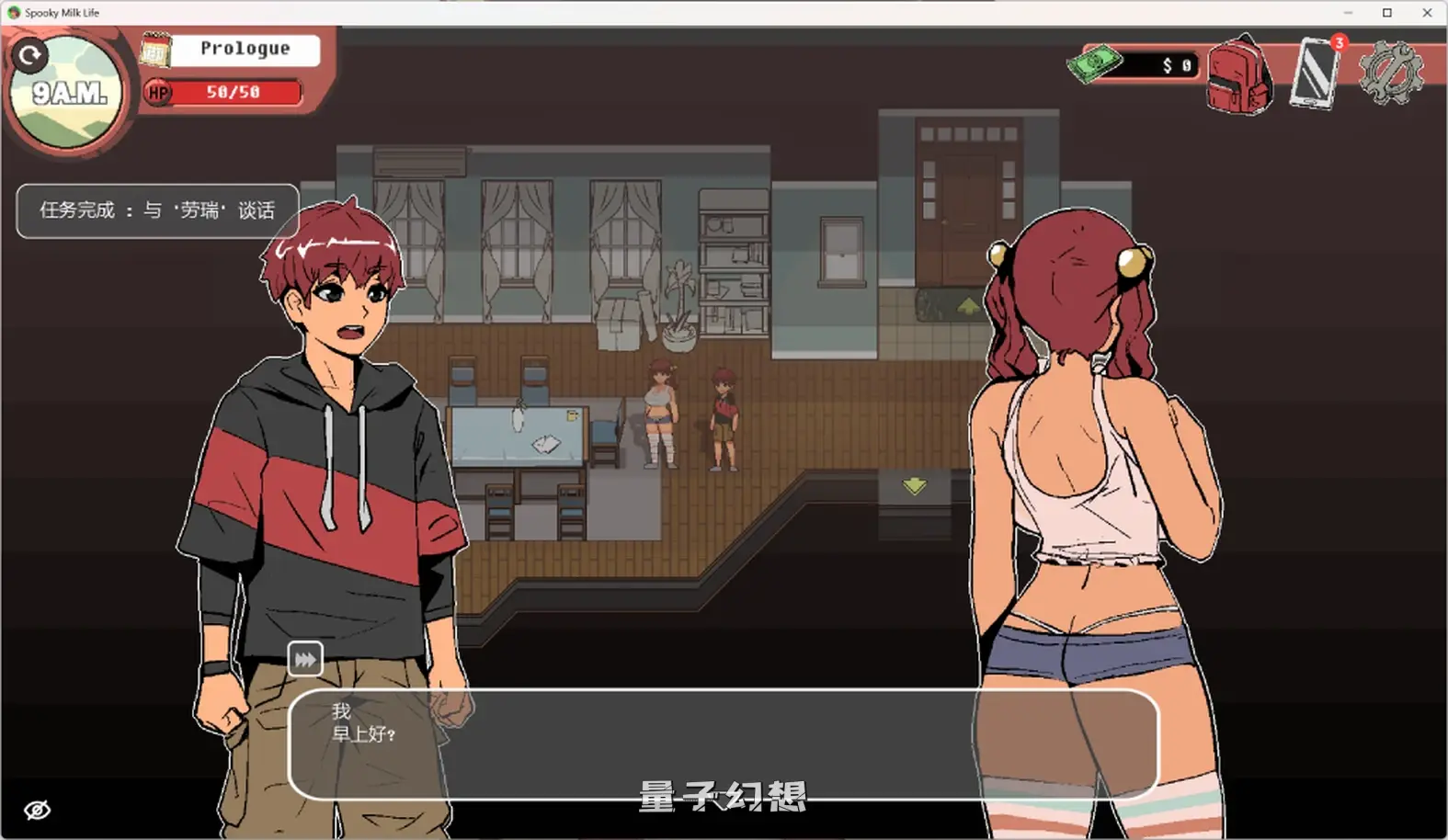1448x840 pixels.
Task: Click the HP emblem on the health bar
Action: click(x=156, y=92)
